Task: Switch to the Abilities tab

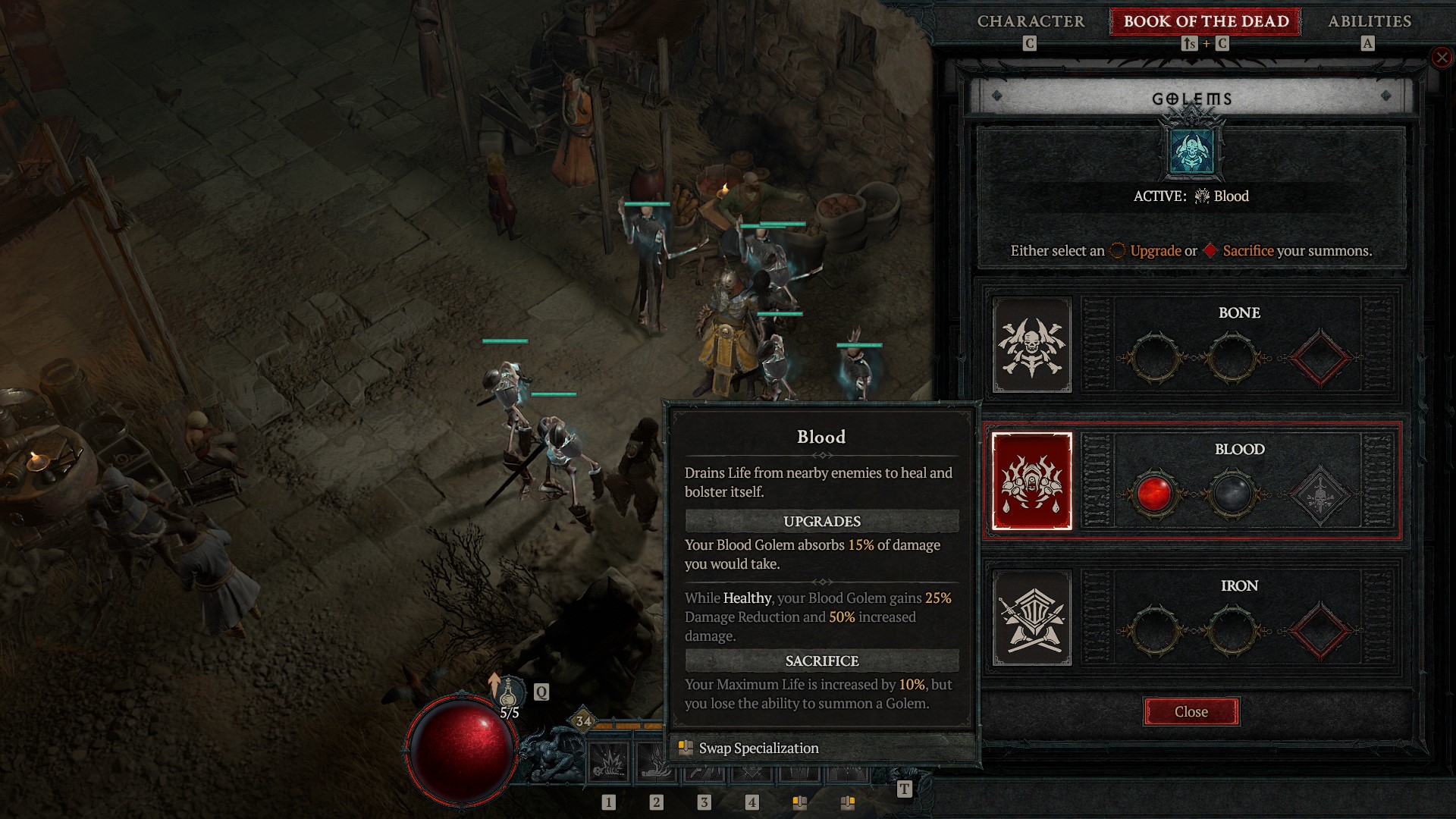Action: pyautogui.click(x=1369, y=21)
